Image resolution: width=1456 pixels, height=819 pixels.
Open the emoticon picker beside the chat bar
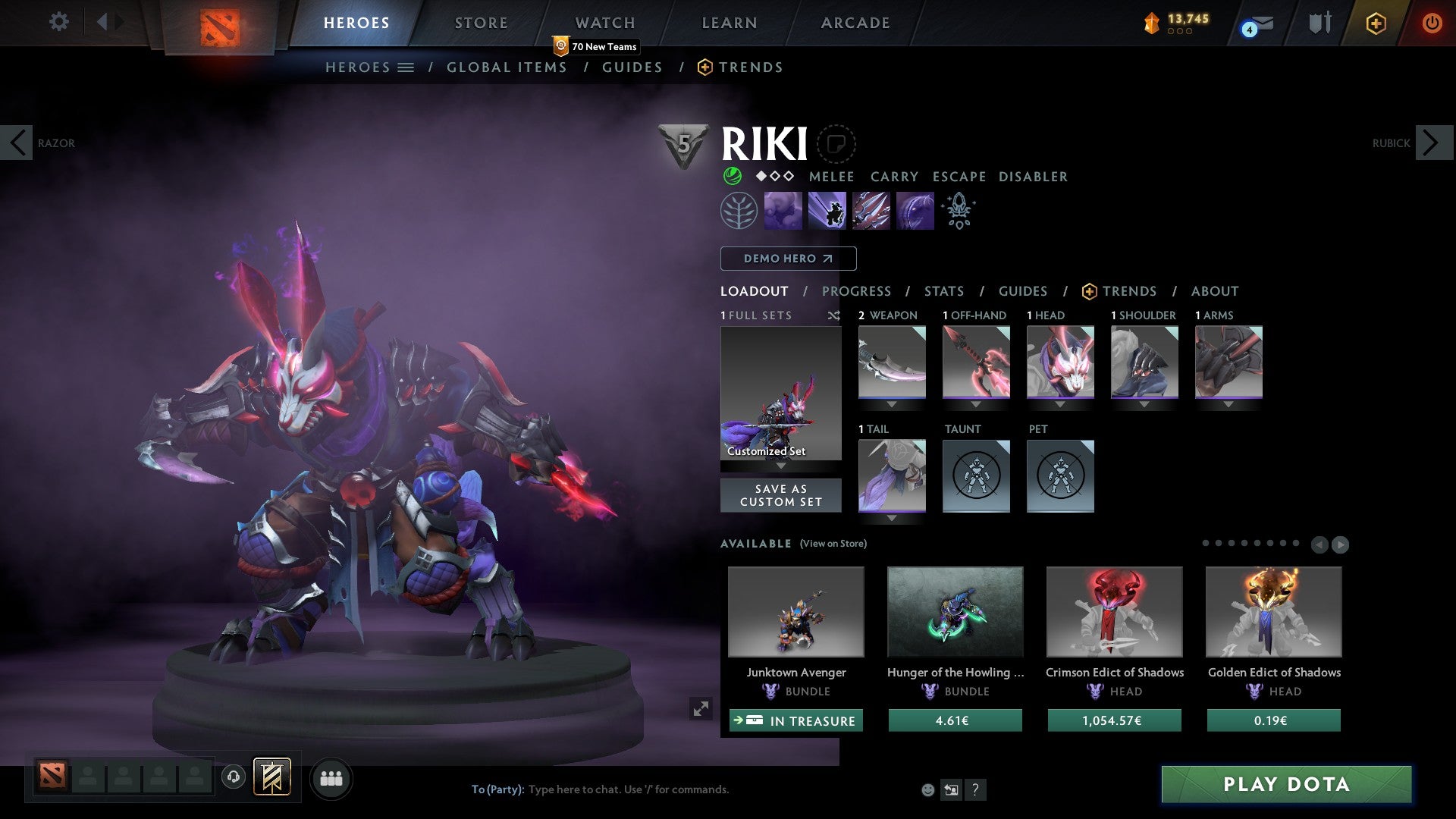(x=927, y=789)
